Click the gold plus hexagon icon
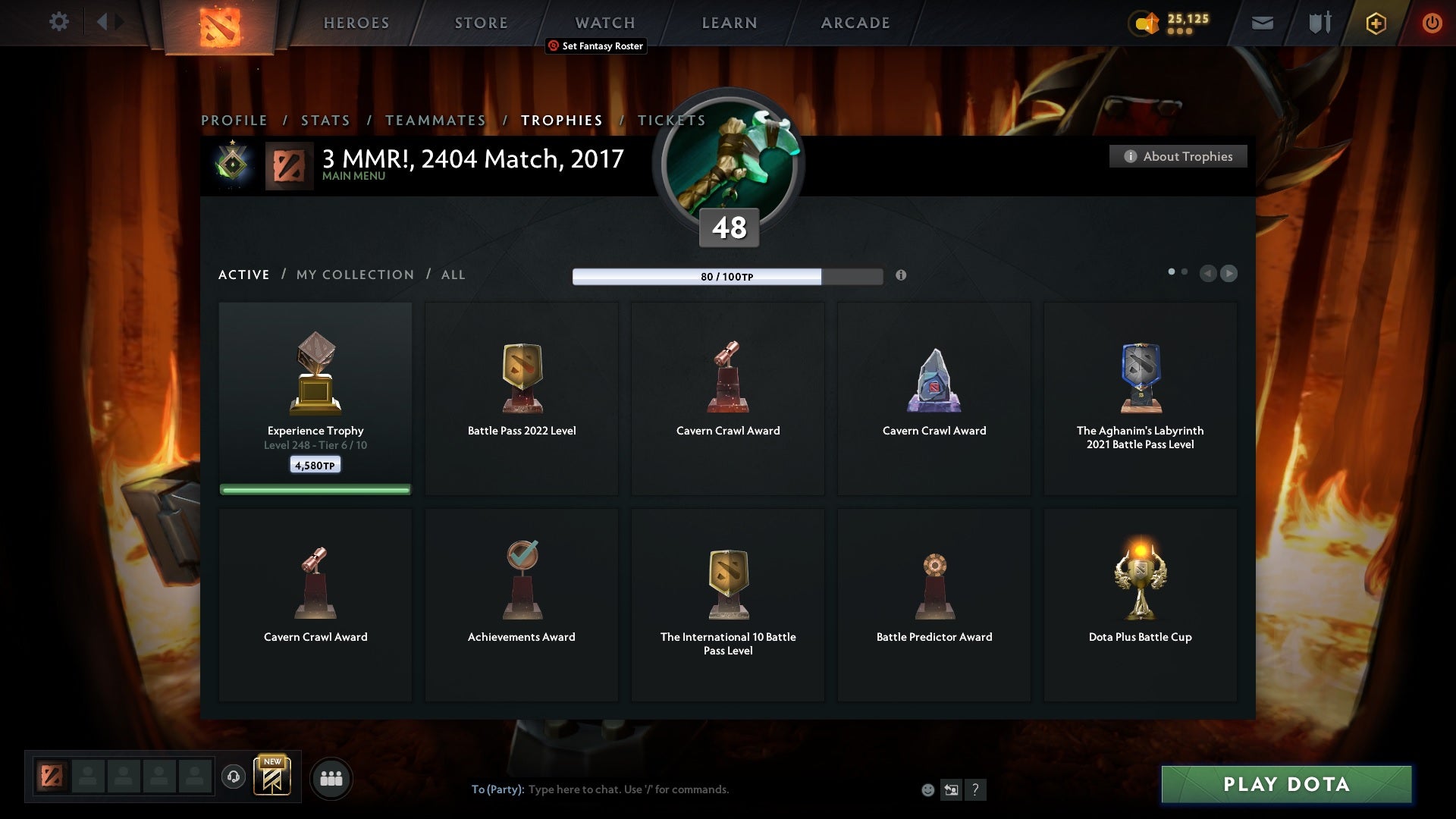1456x819 pixels. (1375, 23)
